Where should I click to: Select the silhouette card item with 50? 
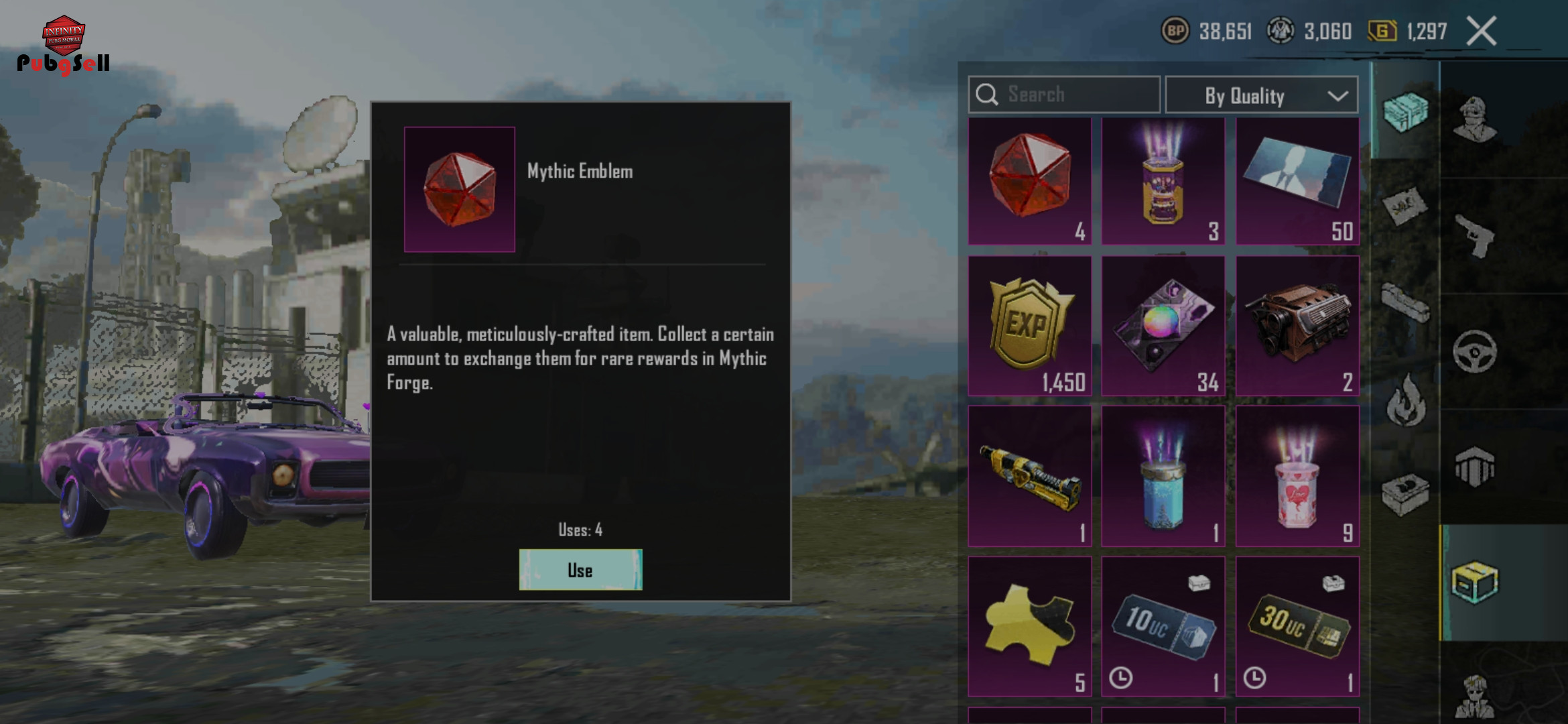1297,181
